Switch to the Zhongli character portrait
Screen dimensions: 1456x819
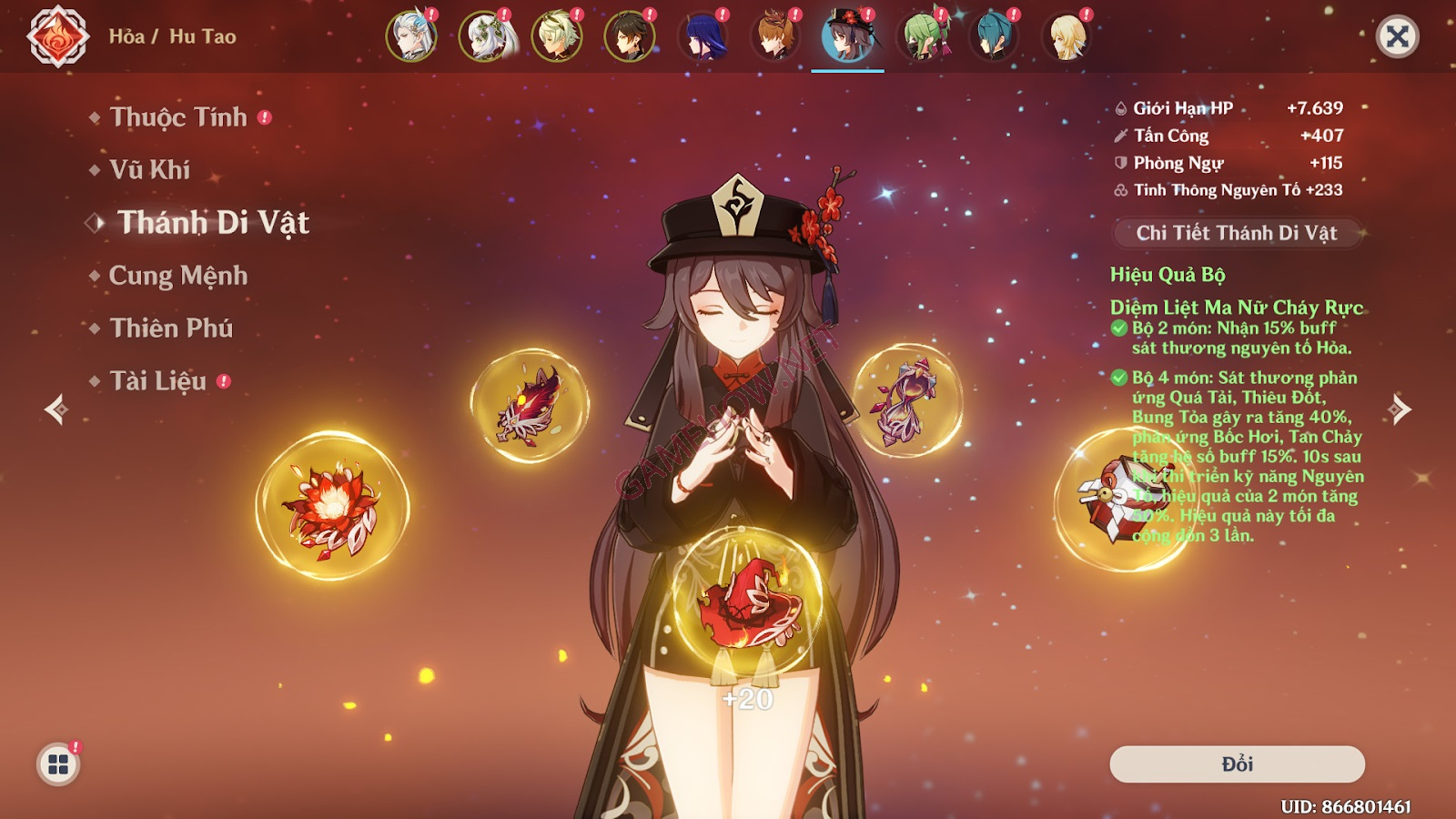coord(626,36)
